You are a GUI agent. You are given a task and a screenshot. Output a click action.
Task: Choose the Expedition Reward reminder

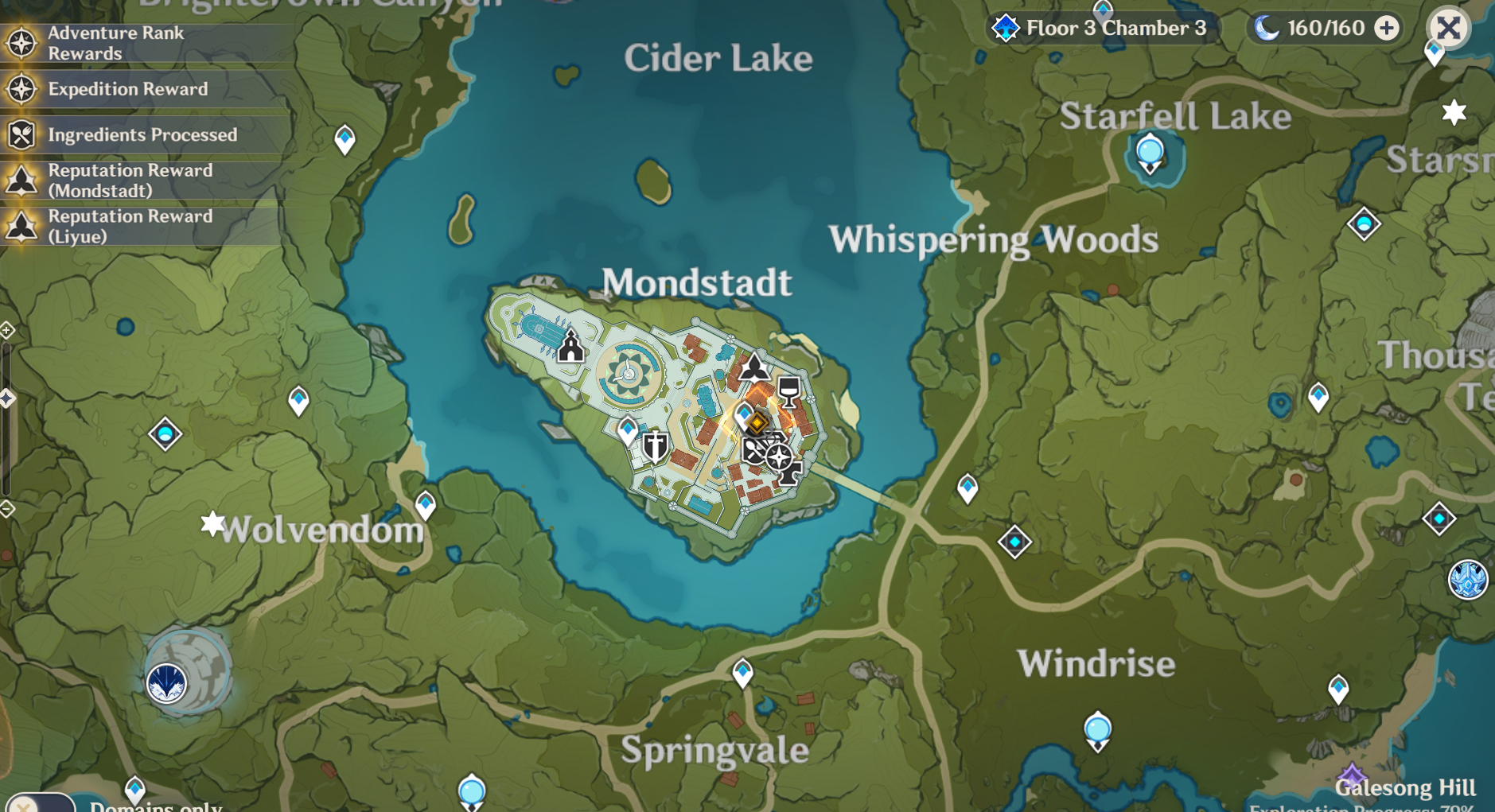tap(127, 89)
